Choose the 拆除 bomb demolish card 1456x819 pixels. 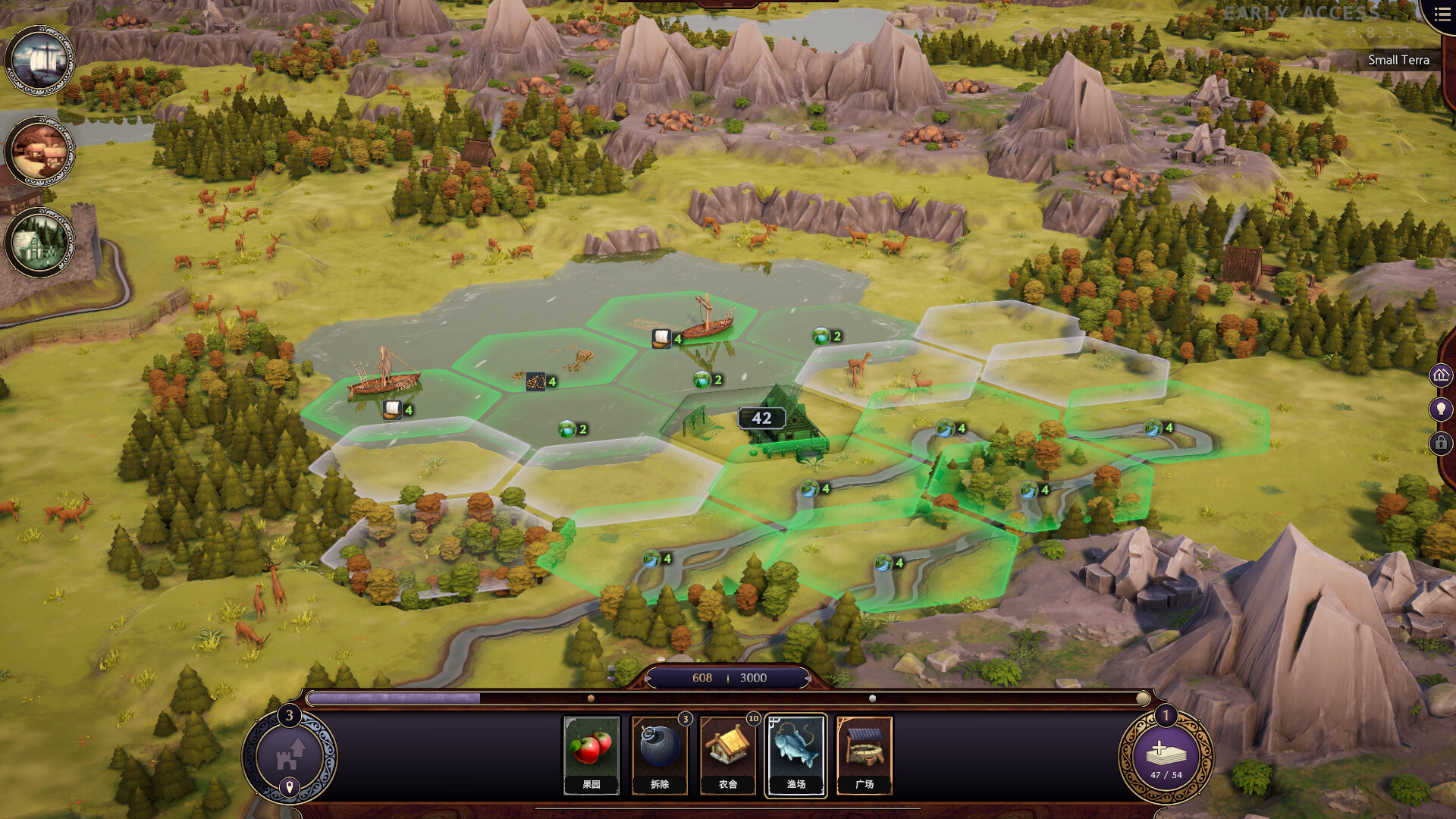point(659,755)
